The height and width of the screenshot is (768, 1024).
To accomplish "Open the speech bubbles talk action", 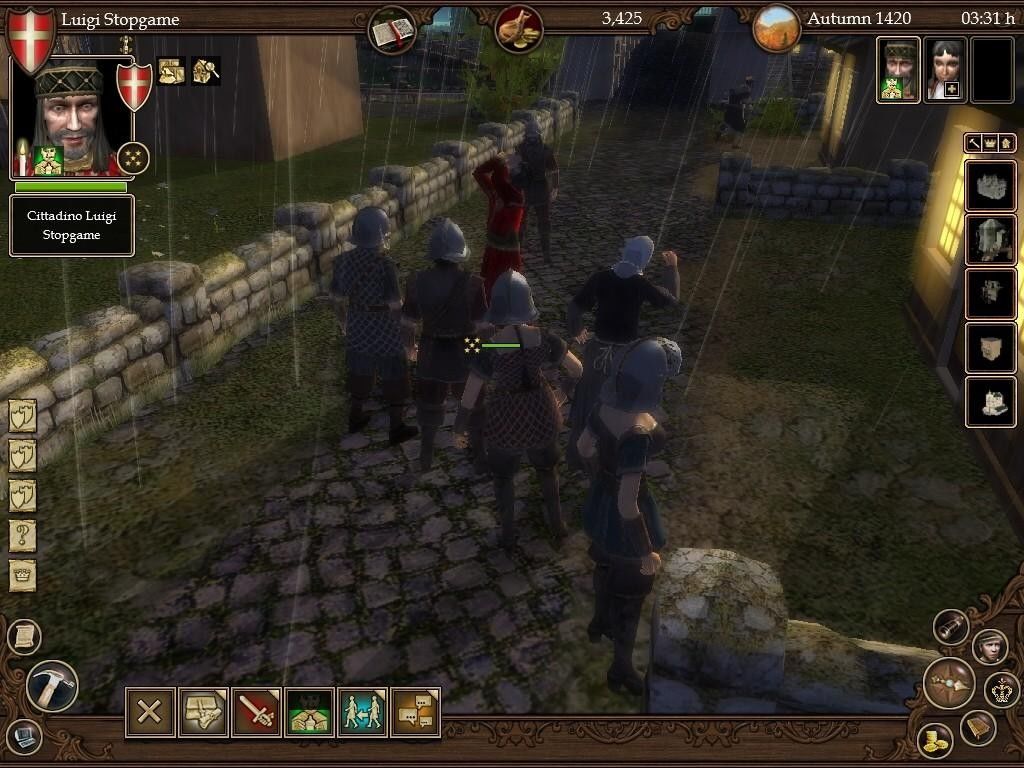I will coord(415,712).
